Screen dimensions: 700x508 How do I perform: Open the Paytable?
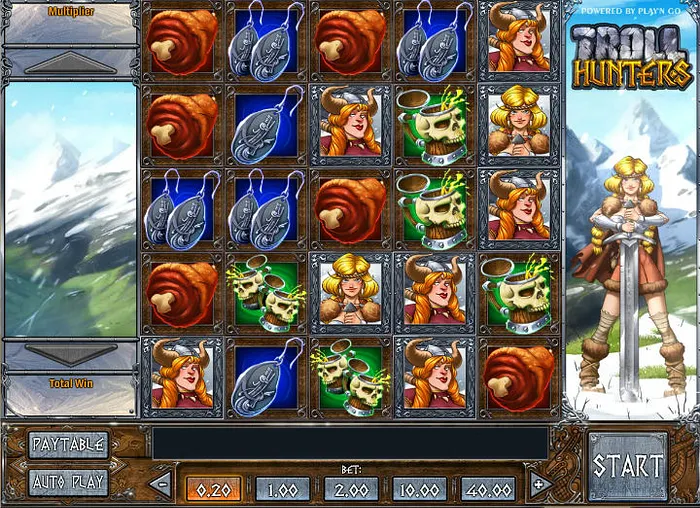coord(68,444)
